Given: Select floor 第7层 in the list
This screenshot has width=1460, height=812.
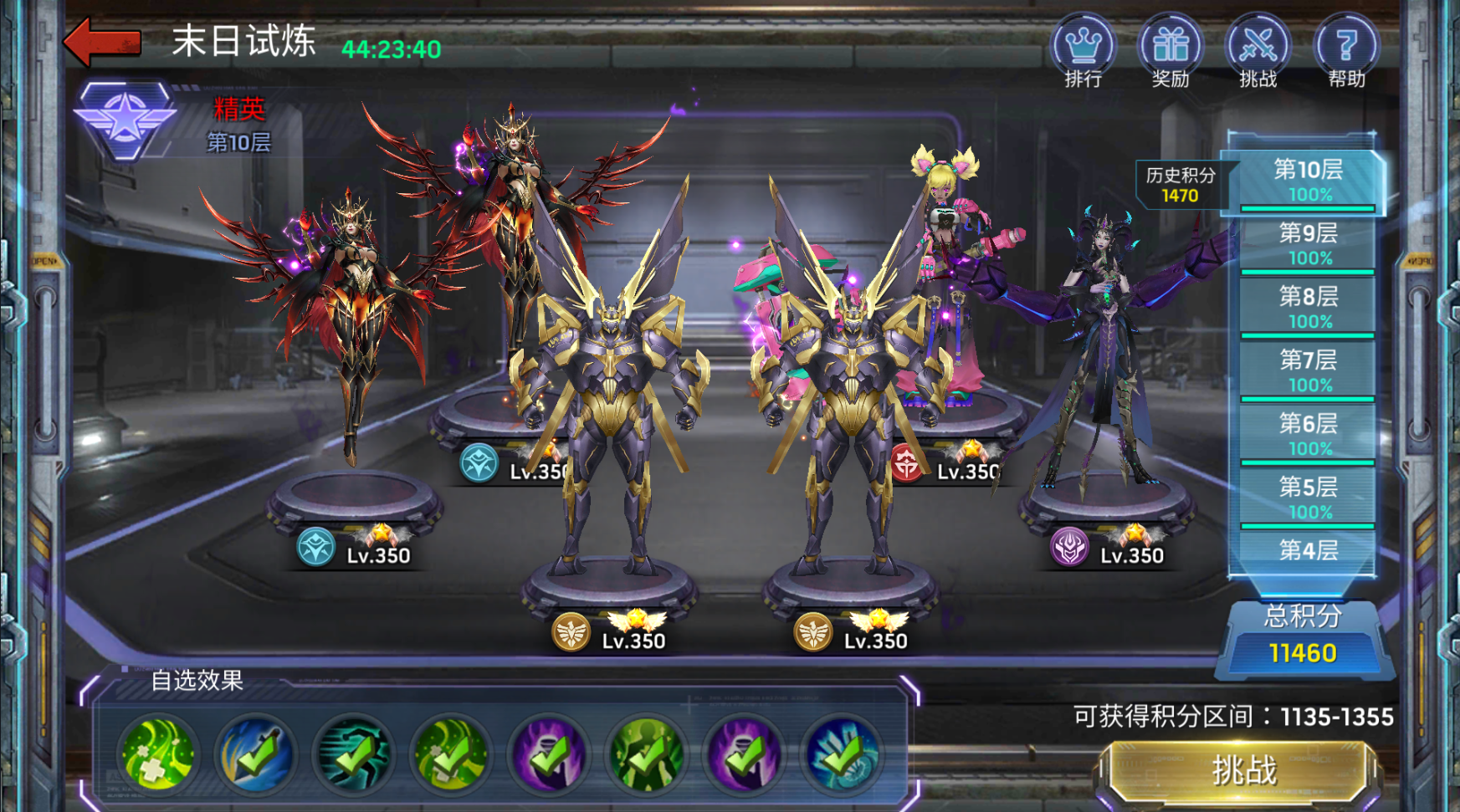Looking at the screenshot, I should [x=1307, y=370].
